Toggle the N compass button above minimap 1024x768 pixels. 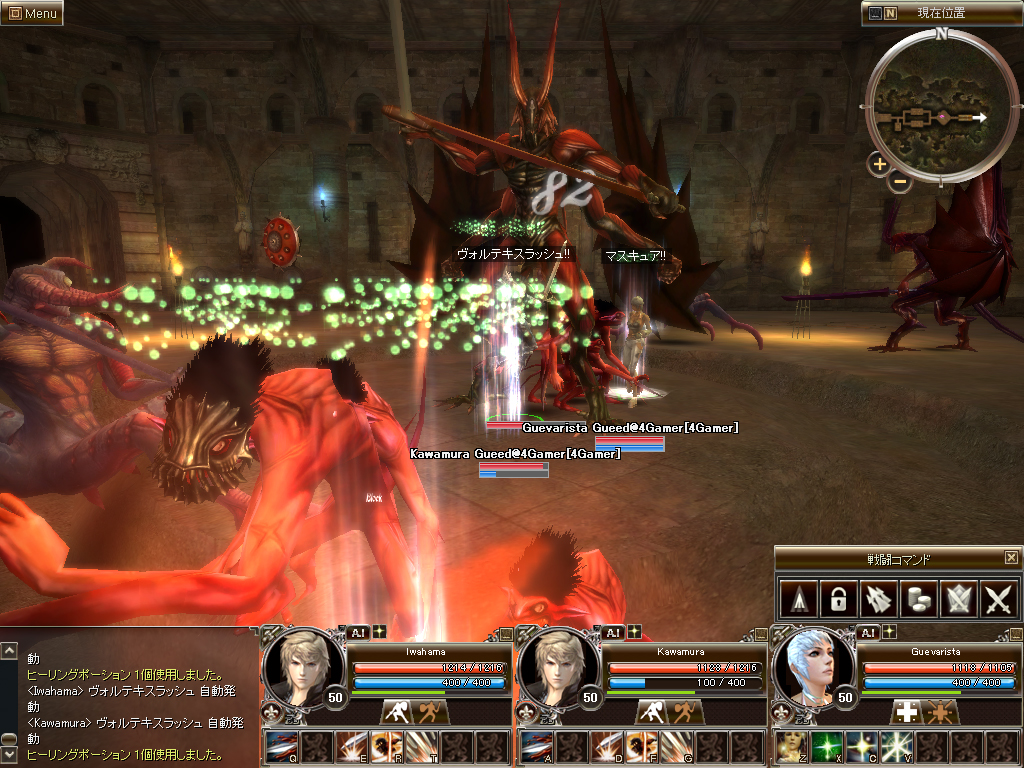(890, 13)
